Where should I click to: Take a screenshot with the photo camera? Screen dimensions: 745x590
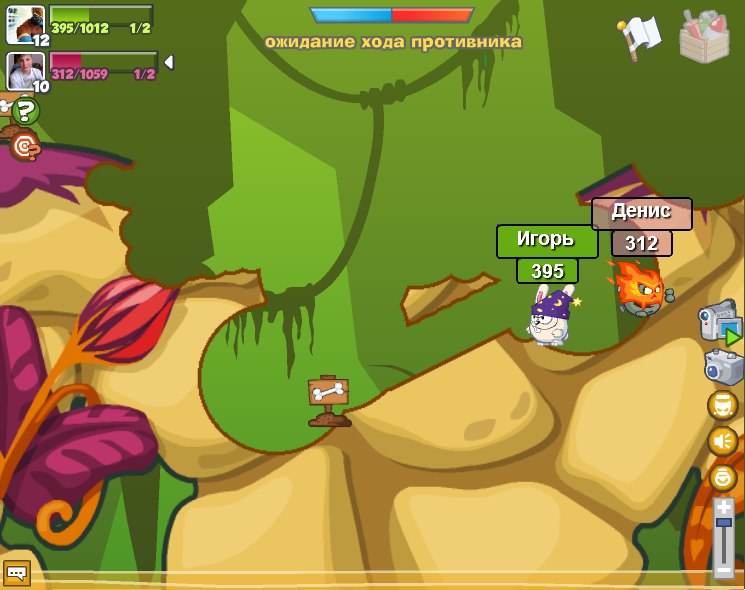723,367
